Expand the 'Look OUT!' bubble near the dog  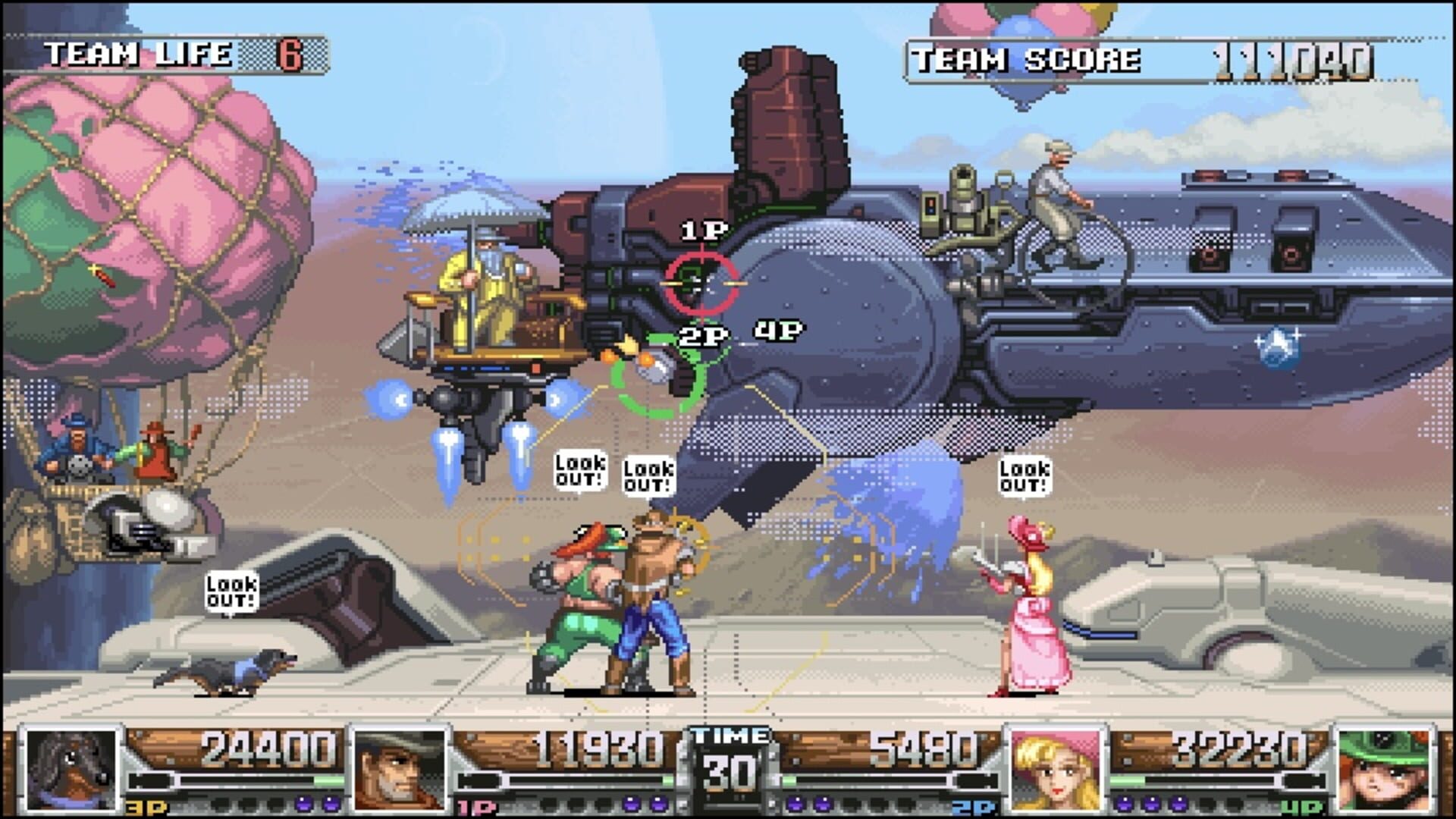pos(231,589)
